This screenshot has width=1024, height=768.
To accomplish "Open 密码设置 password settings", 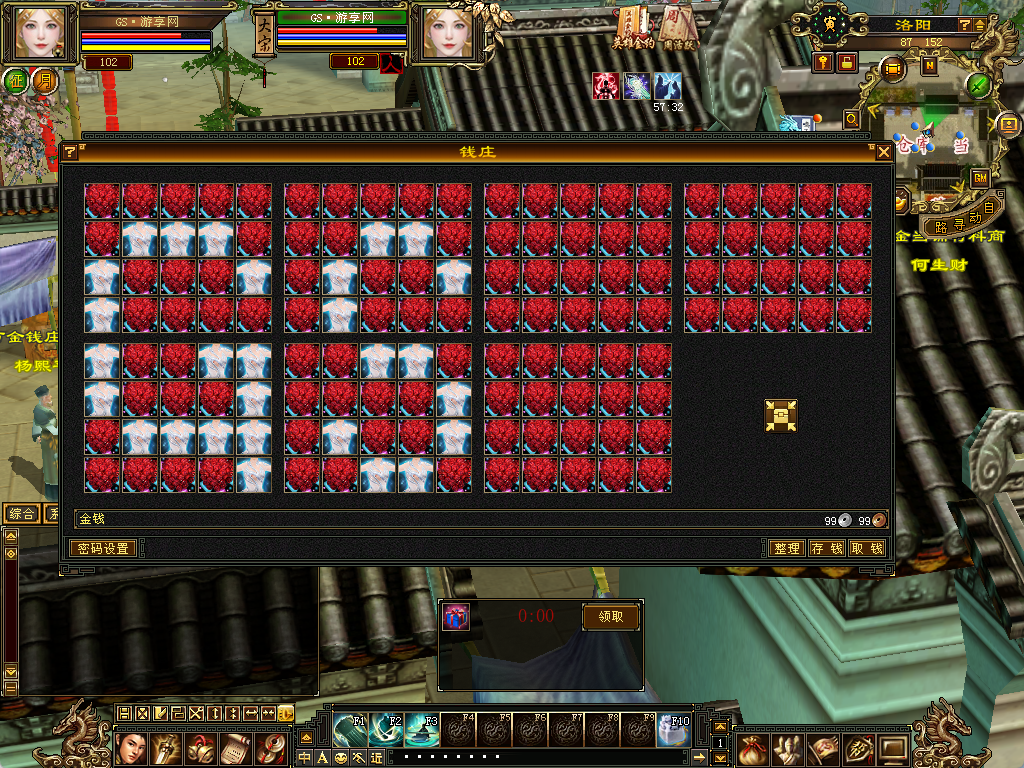I will pyautogui.click(x=103, y=549).
